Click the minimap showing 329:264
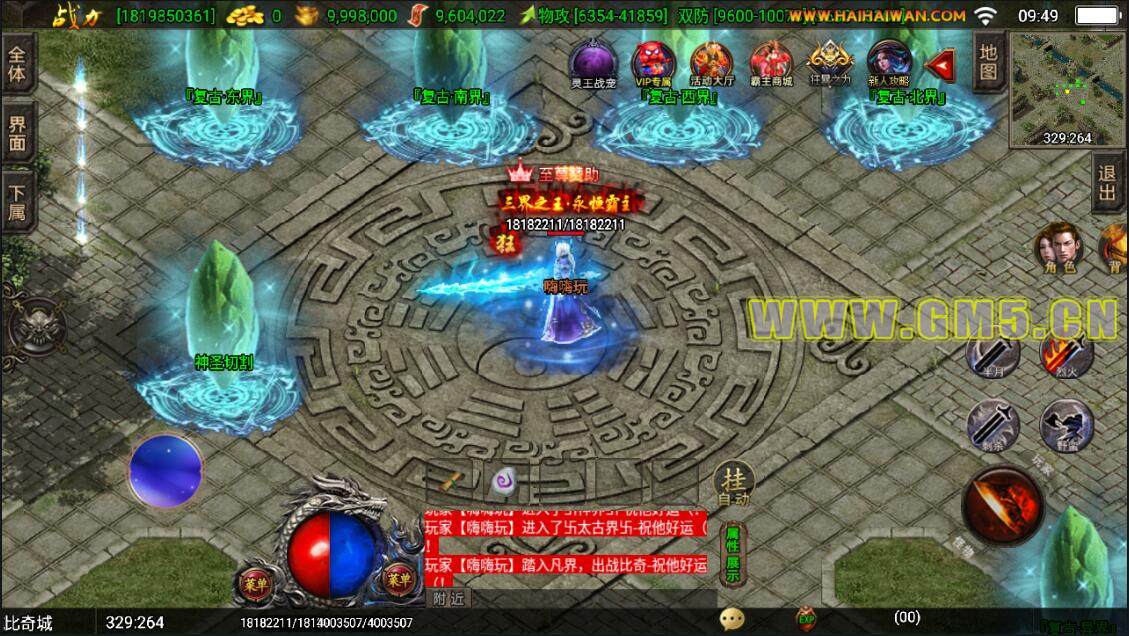Screen dimensions: 1129x636 point(1066,90)
